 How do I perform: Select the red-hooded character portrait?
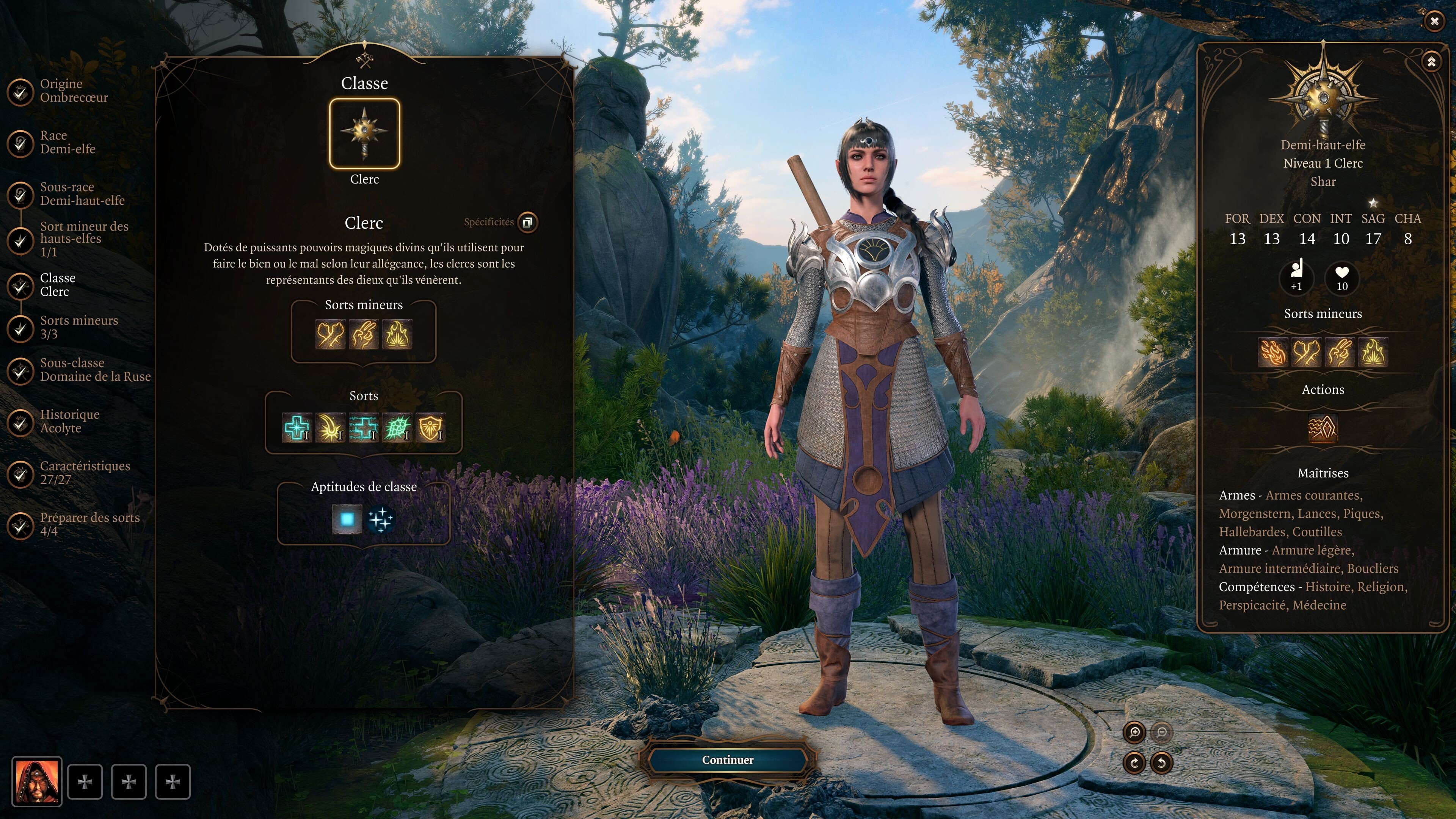point(37,782)
